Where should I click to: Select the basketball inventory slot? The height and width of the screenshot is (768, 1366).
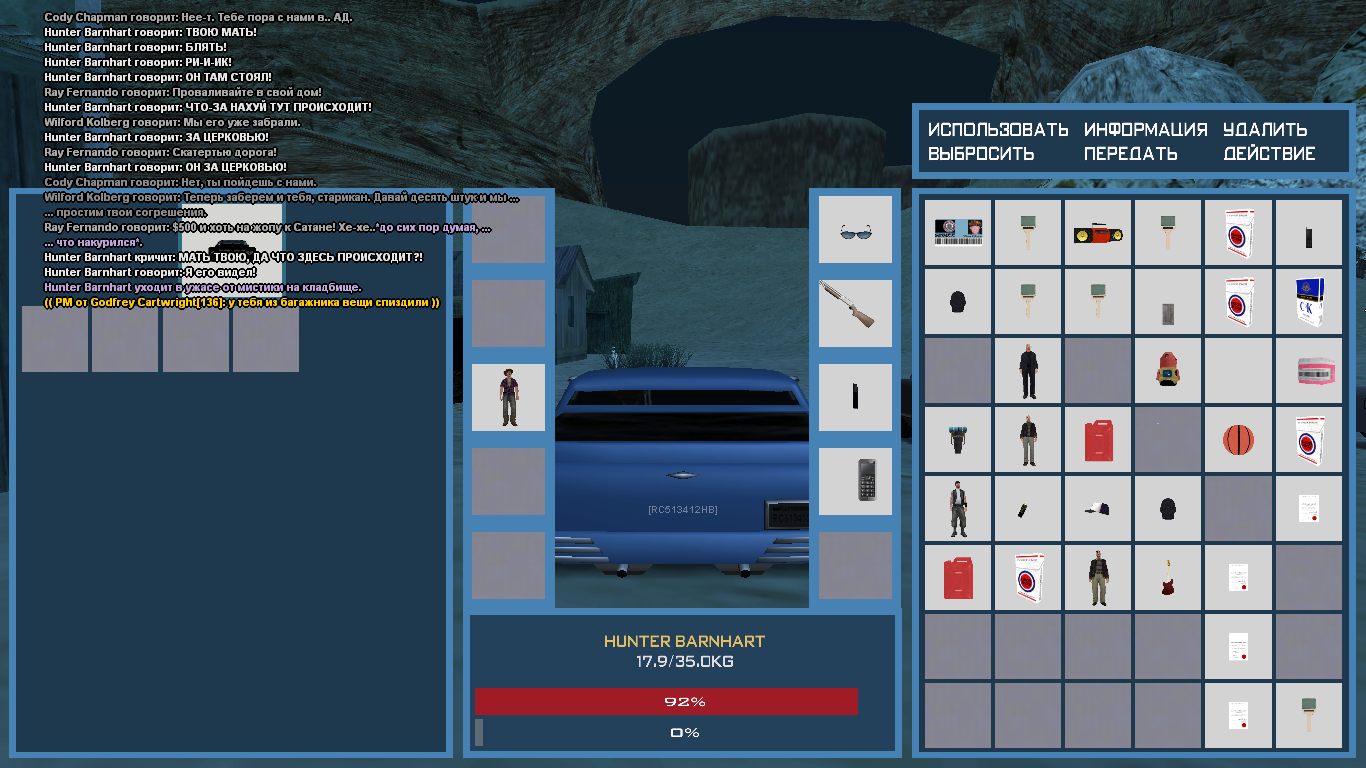tap(1238, 440)
